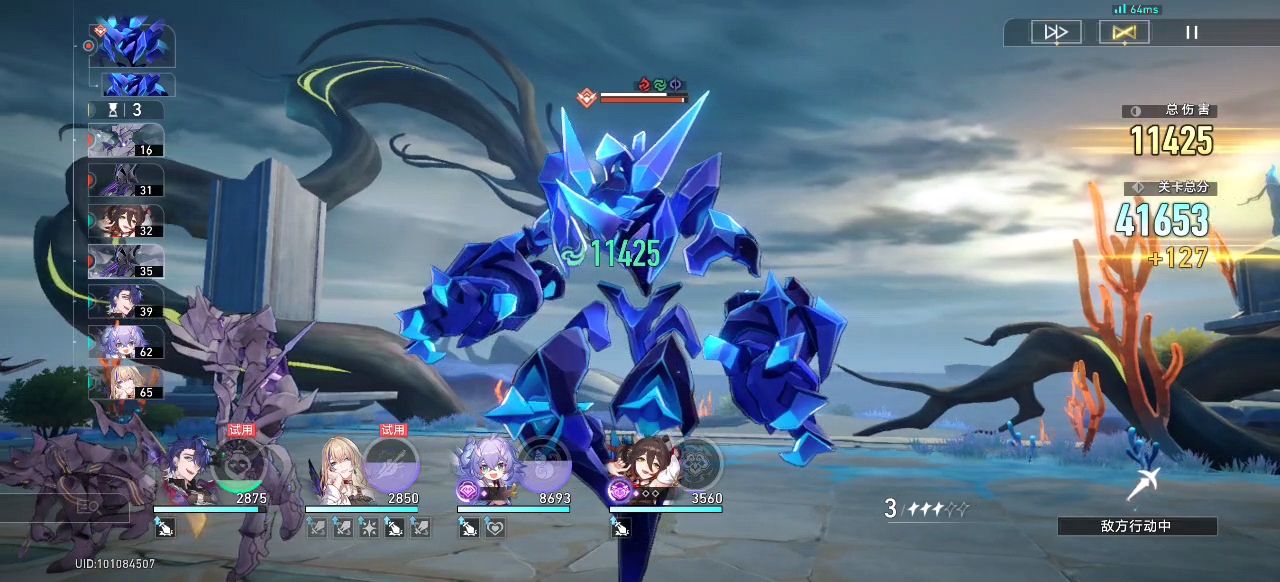1280x582 pixels.
Task: Select the turn-order portrait numbered 31
Action: pyautogui.click(x=126, y=180)
